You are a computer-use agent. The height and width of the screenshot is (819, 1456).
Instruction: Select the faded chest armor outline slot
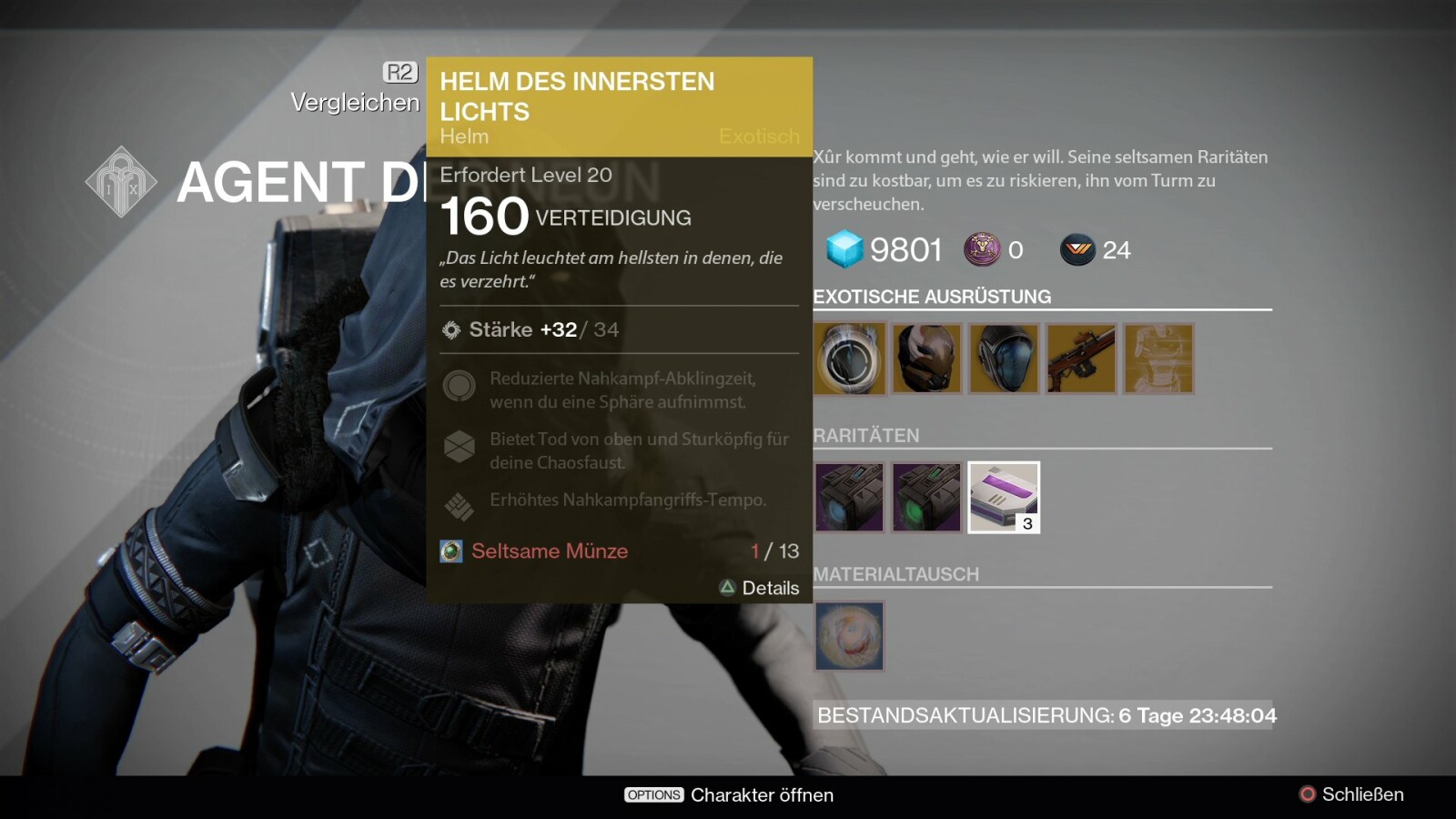pyautogui.click(x=1158, y=359)
